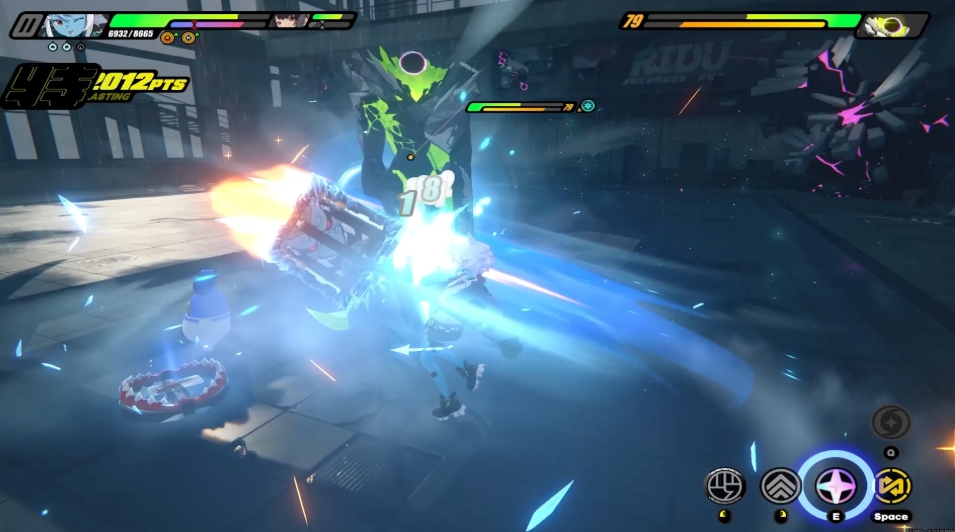This screenshot has width=955, height=532.
Task: Click the yellow character switch icon
Action: 891,486
